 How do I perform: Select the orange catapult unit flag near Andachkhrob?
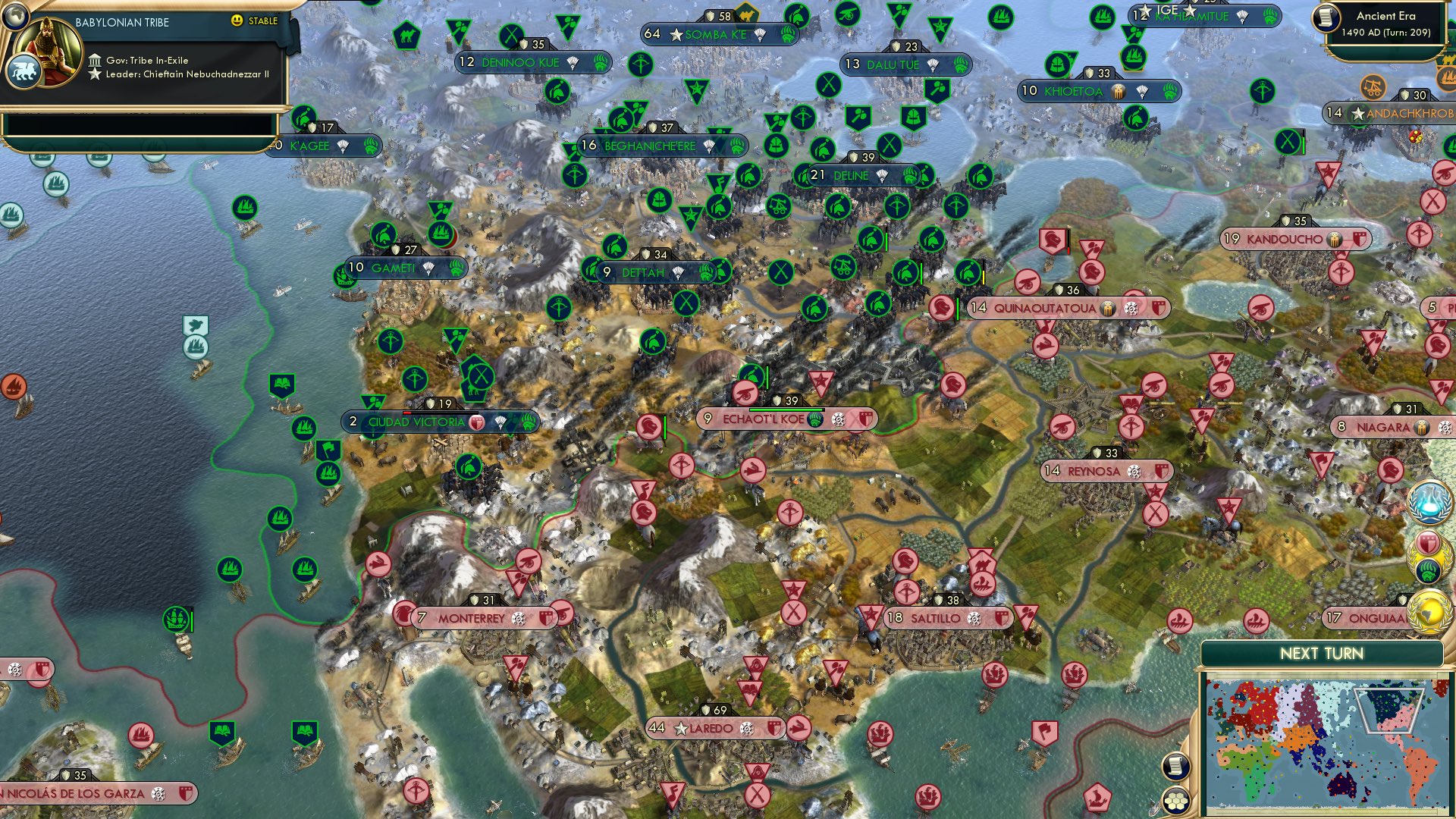point(1373,87)
